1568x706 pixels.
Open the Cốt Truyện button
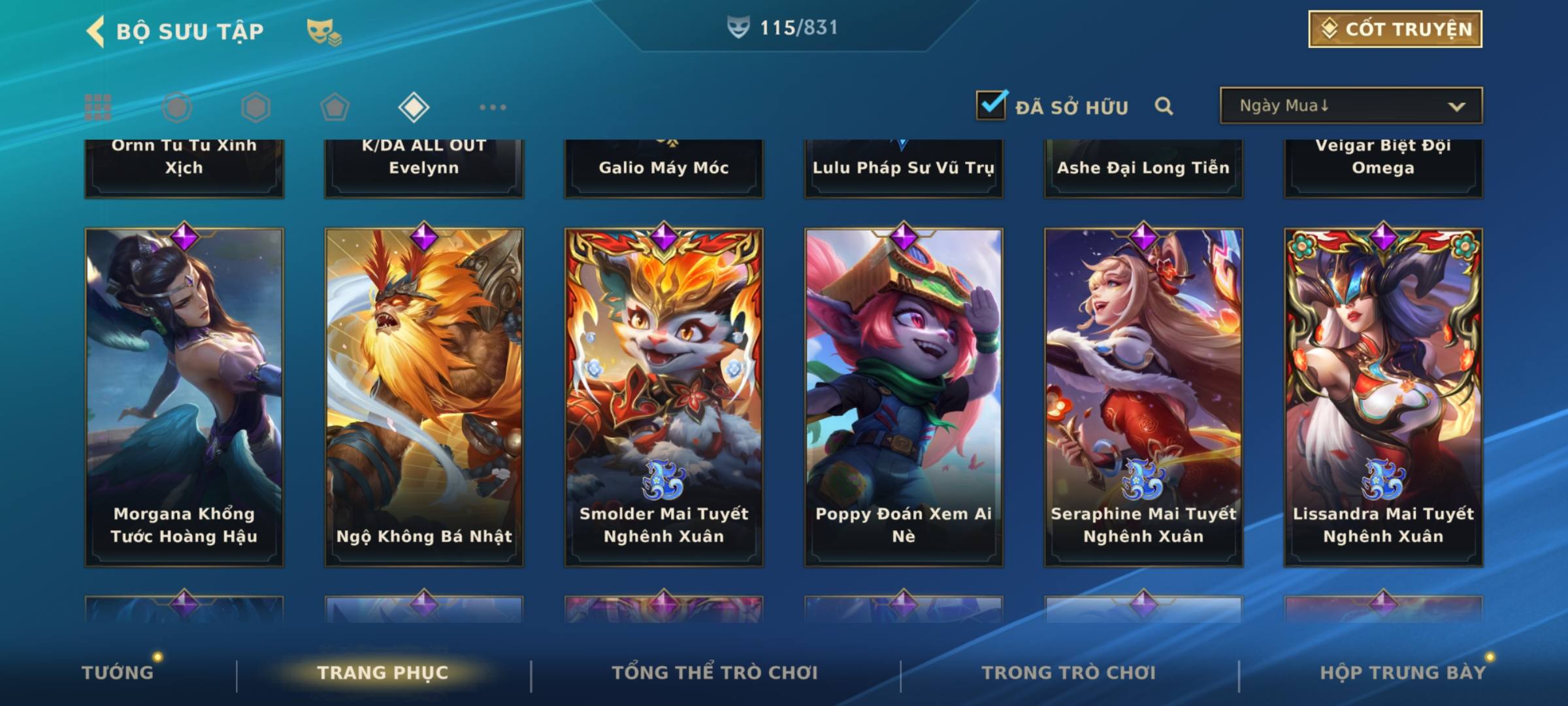tap(1395, 29)
